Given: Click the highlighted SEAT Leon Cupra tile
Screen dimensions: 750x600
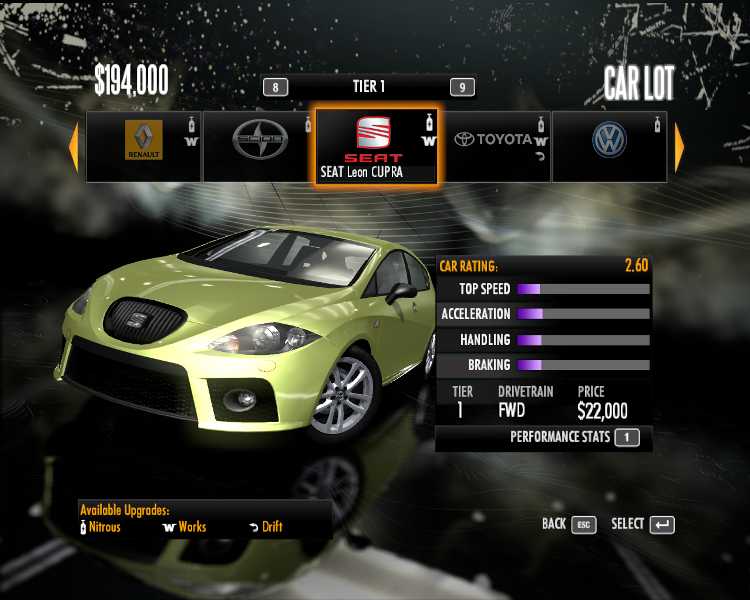Looking at the screenshot, I should [x=377, y=146].
